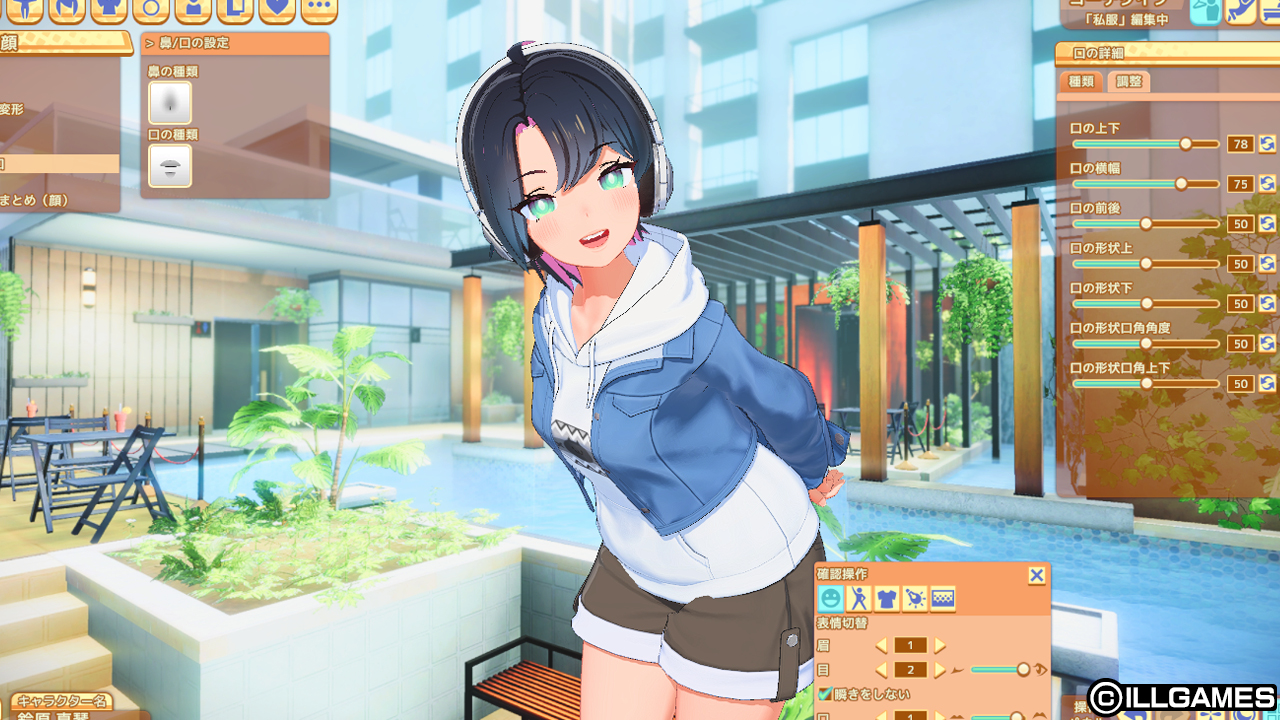Reset the 口の形状上 value
Screen dimensions: 1280x720
[x=1267, y=264]
